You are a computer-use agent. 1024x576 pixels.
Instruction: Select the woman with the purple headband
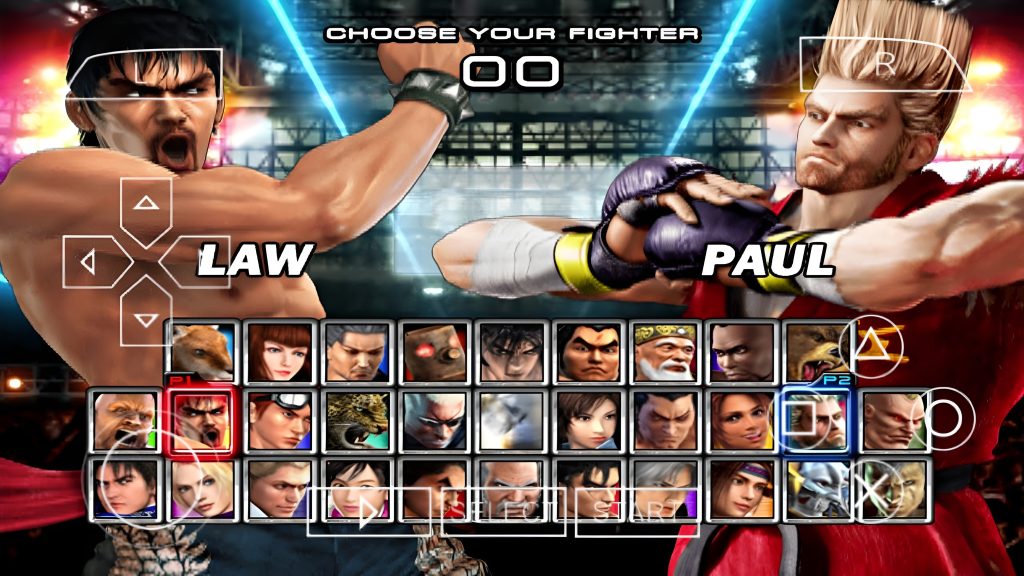741,485
